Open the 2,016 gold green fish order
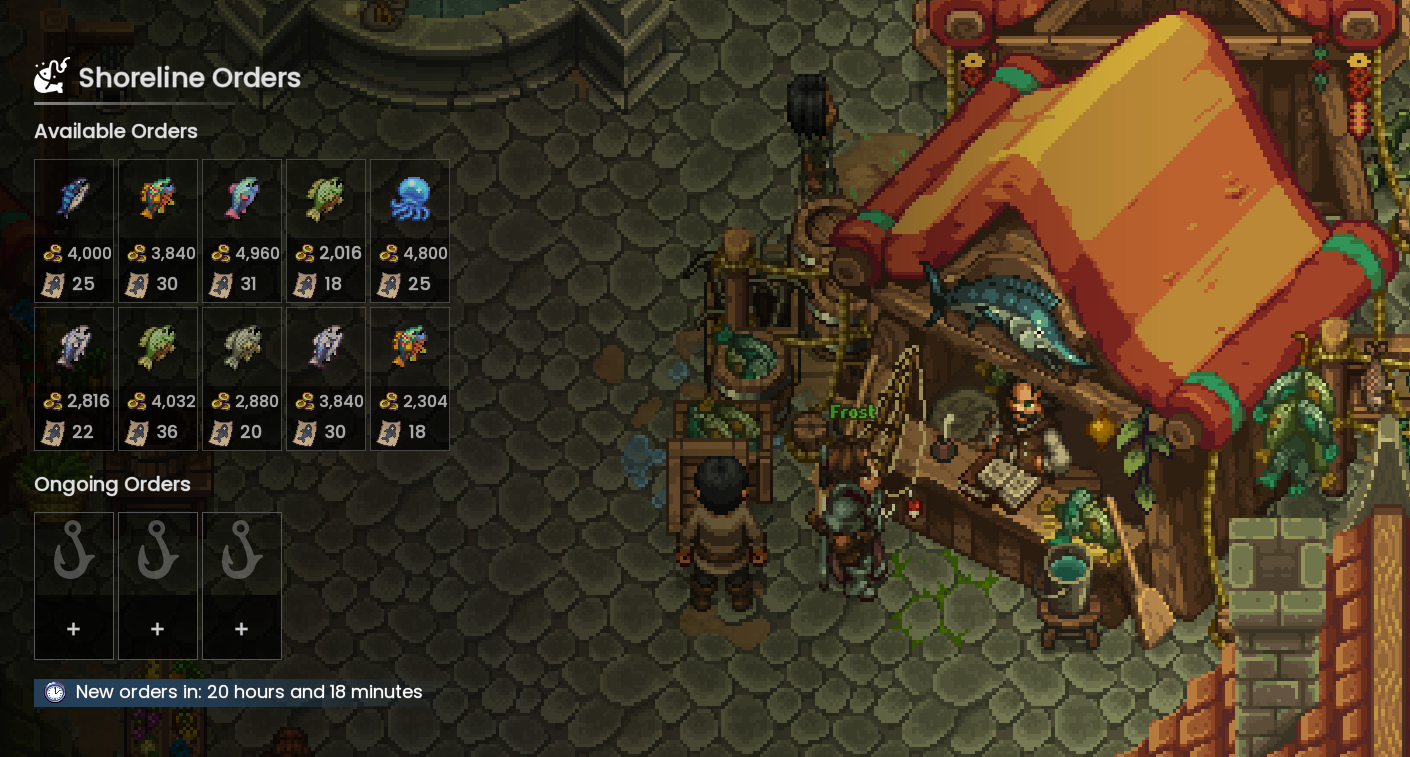 click(x=326, y=231)
